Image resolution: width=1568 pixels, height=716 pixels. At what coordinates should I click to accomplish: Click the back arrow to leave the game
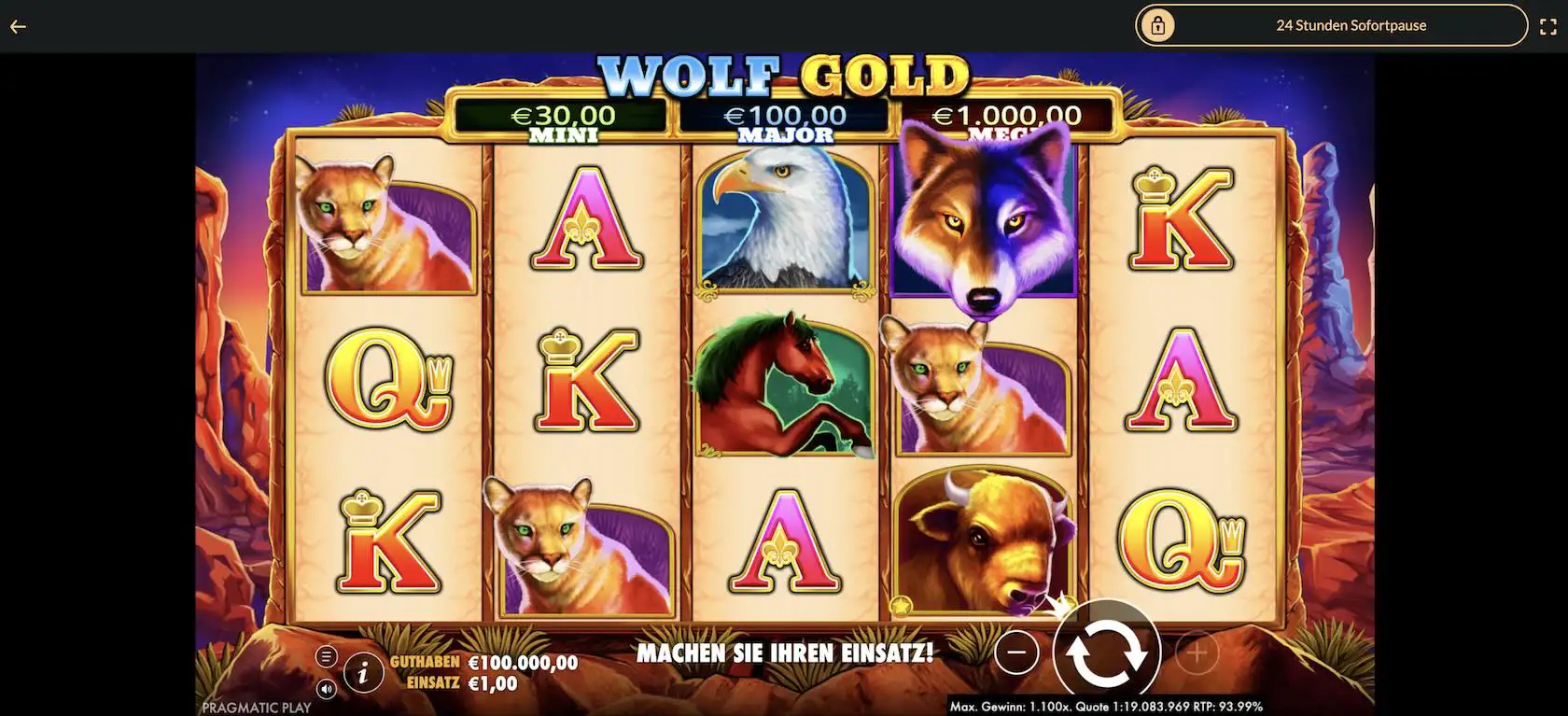click(x=17, y=26)
